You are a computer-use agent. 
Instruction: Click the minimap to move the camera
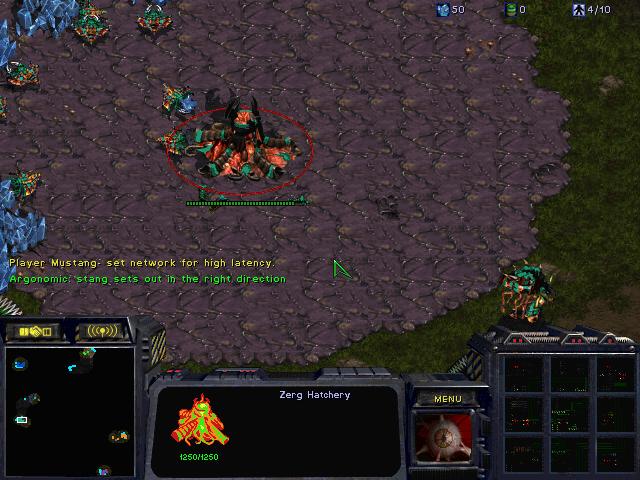click(x=68, y=410)
